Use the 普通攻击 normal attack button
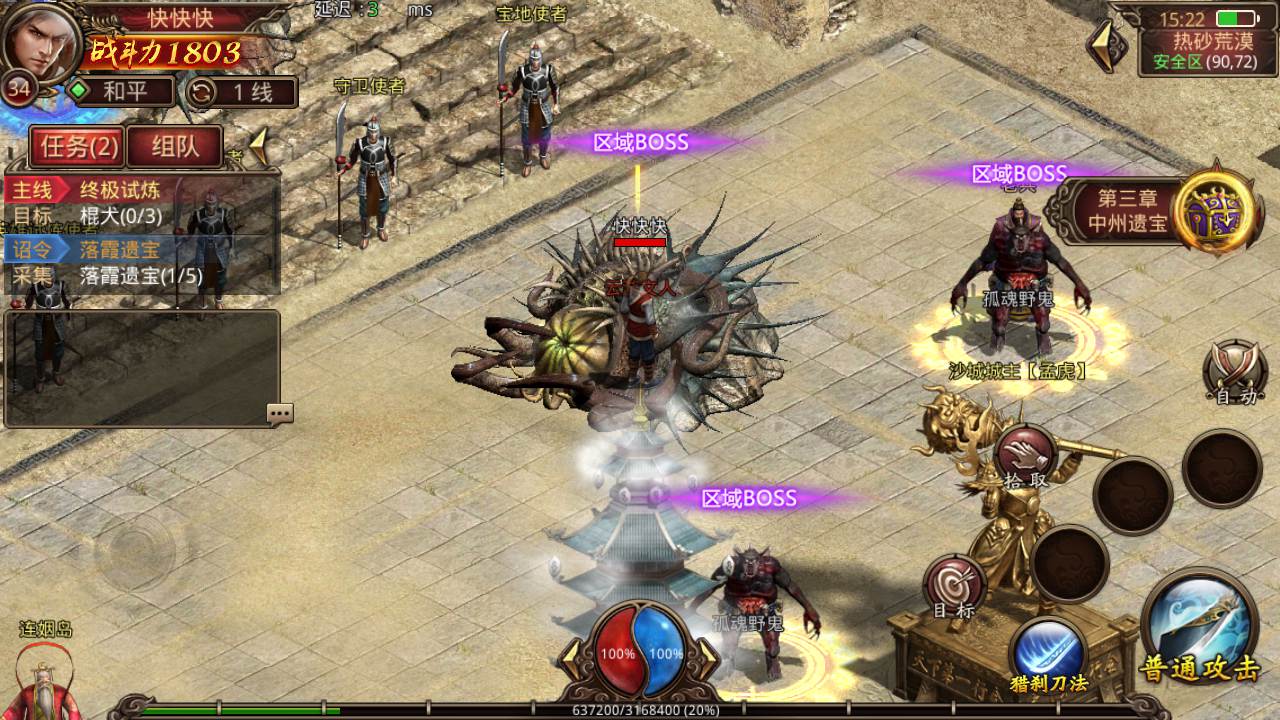Screen dimensions: 1280x720 pos(1198,625)
